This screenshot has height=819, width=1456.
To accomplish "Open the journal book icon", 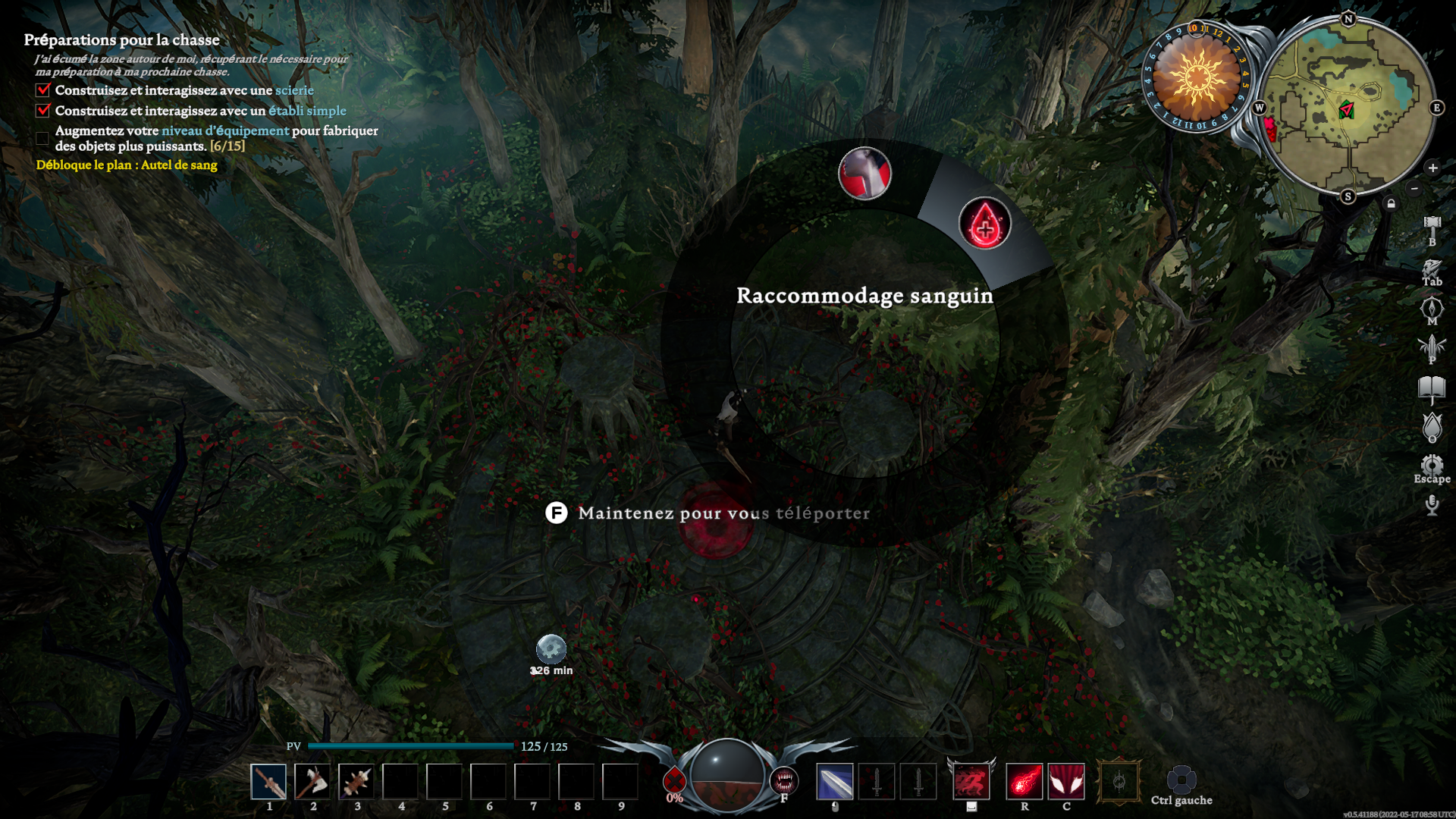I will pos(1432,388).
